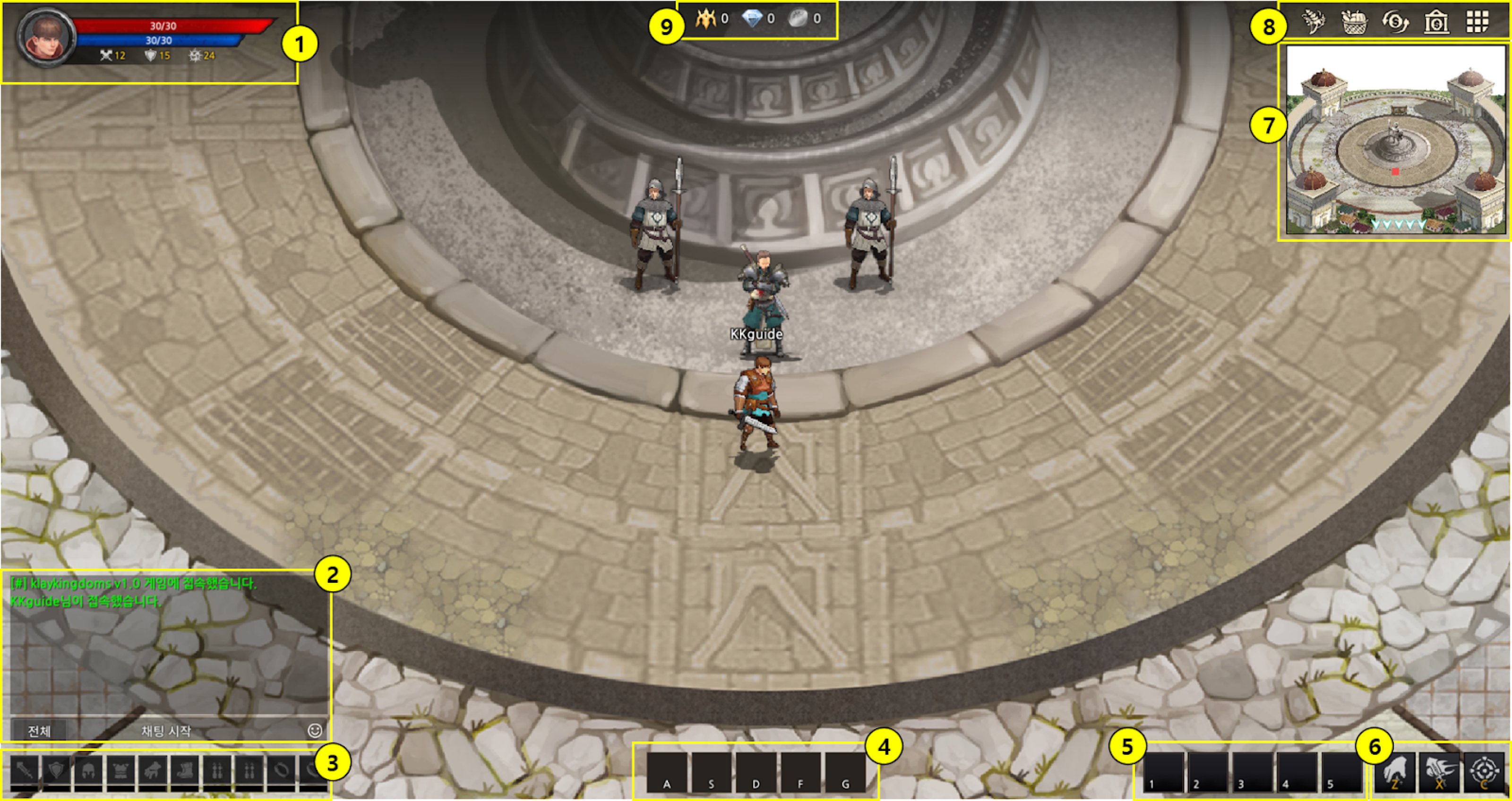Open the bank building icon

pyautogui.click(x=1436, y=22)
